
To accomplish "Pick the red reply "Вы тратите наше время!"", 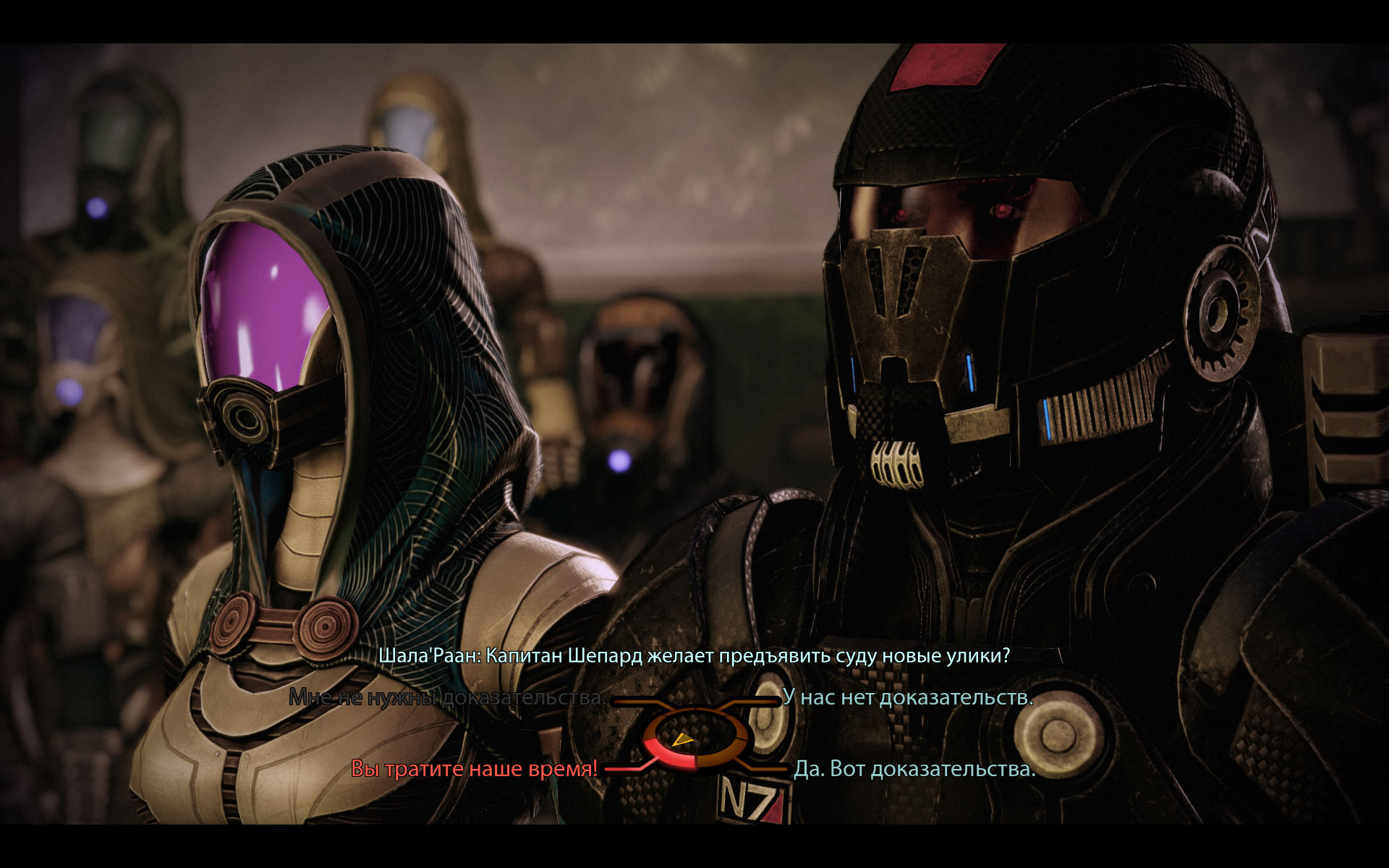I will [x=474, y=768].
